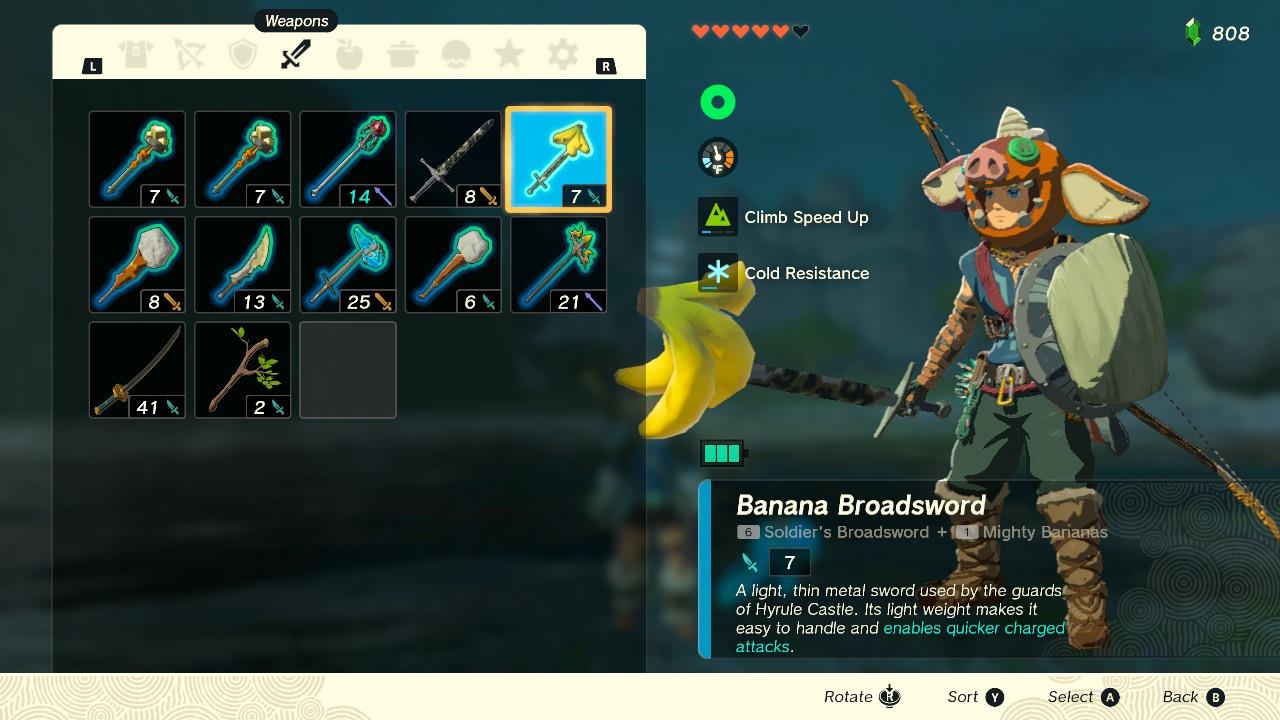Image resolution: width=1280 pixels, height=720 pixels.
Task: Choose the Tree Branch weapon slot
Action: [x=243, y=370]
